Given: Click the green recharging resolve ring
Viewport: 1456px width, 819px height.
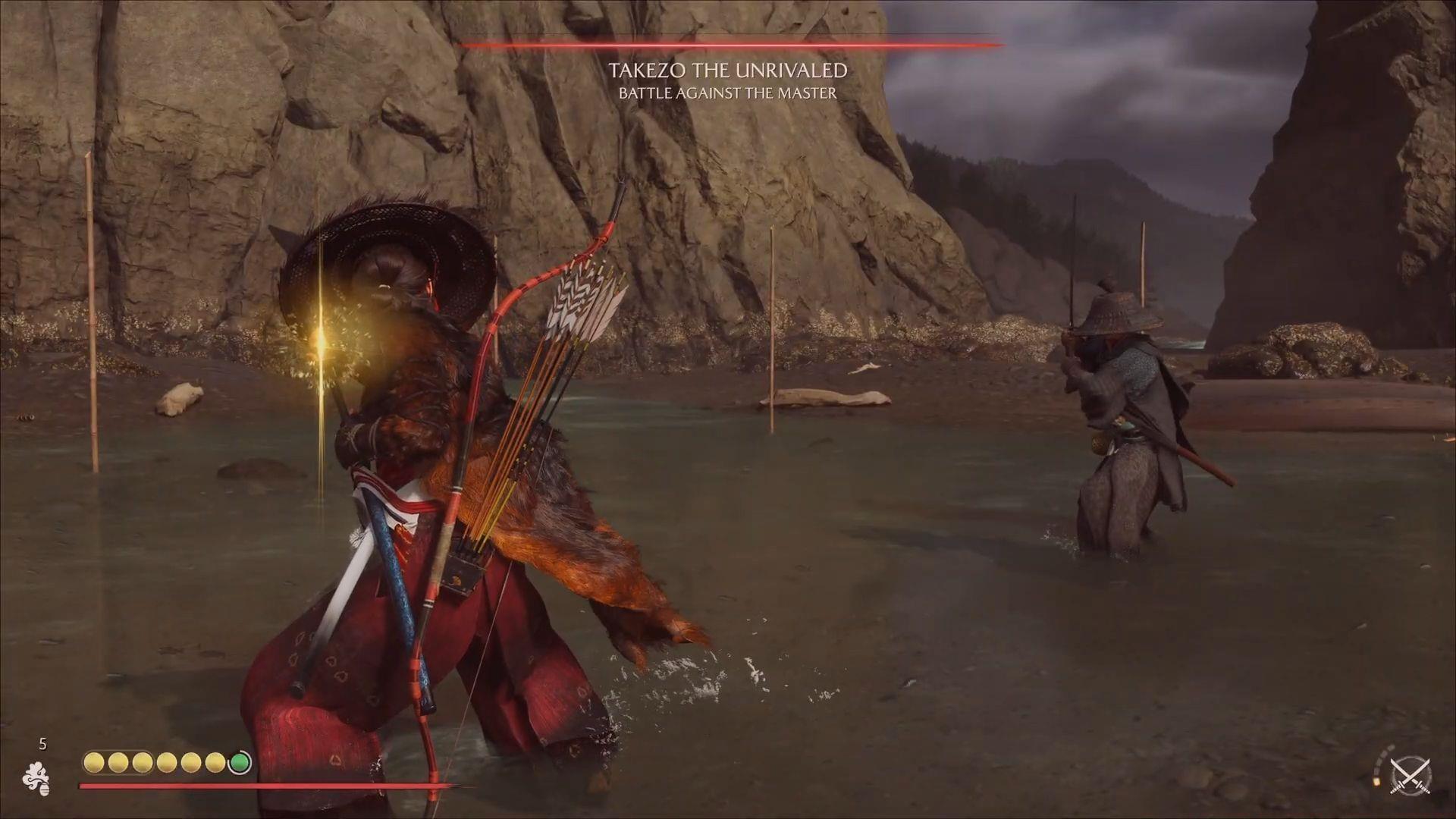Looking at the screenshot, I should click(x=240, y=761).
